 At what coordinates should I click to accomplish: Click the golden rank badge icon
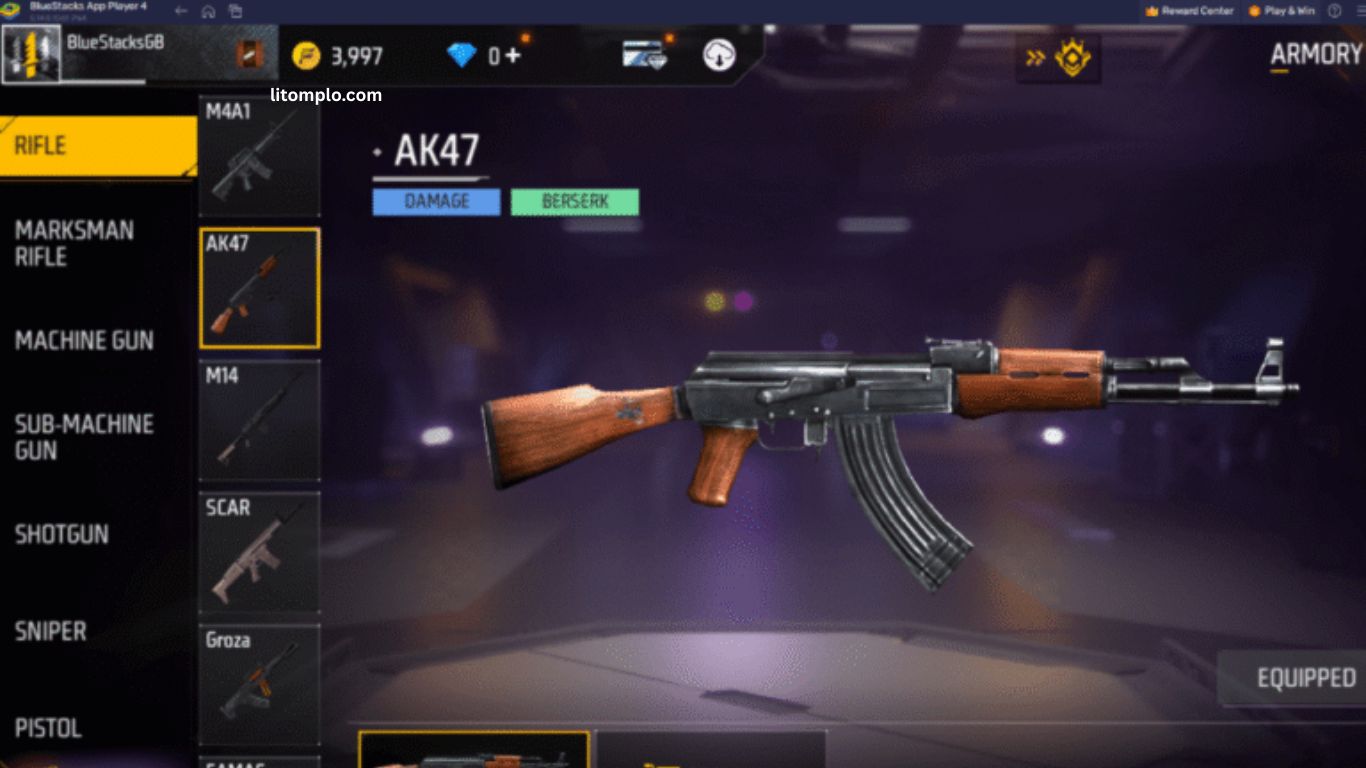coord(1073,57)
